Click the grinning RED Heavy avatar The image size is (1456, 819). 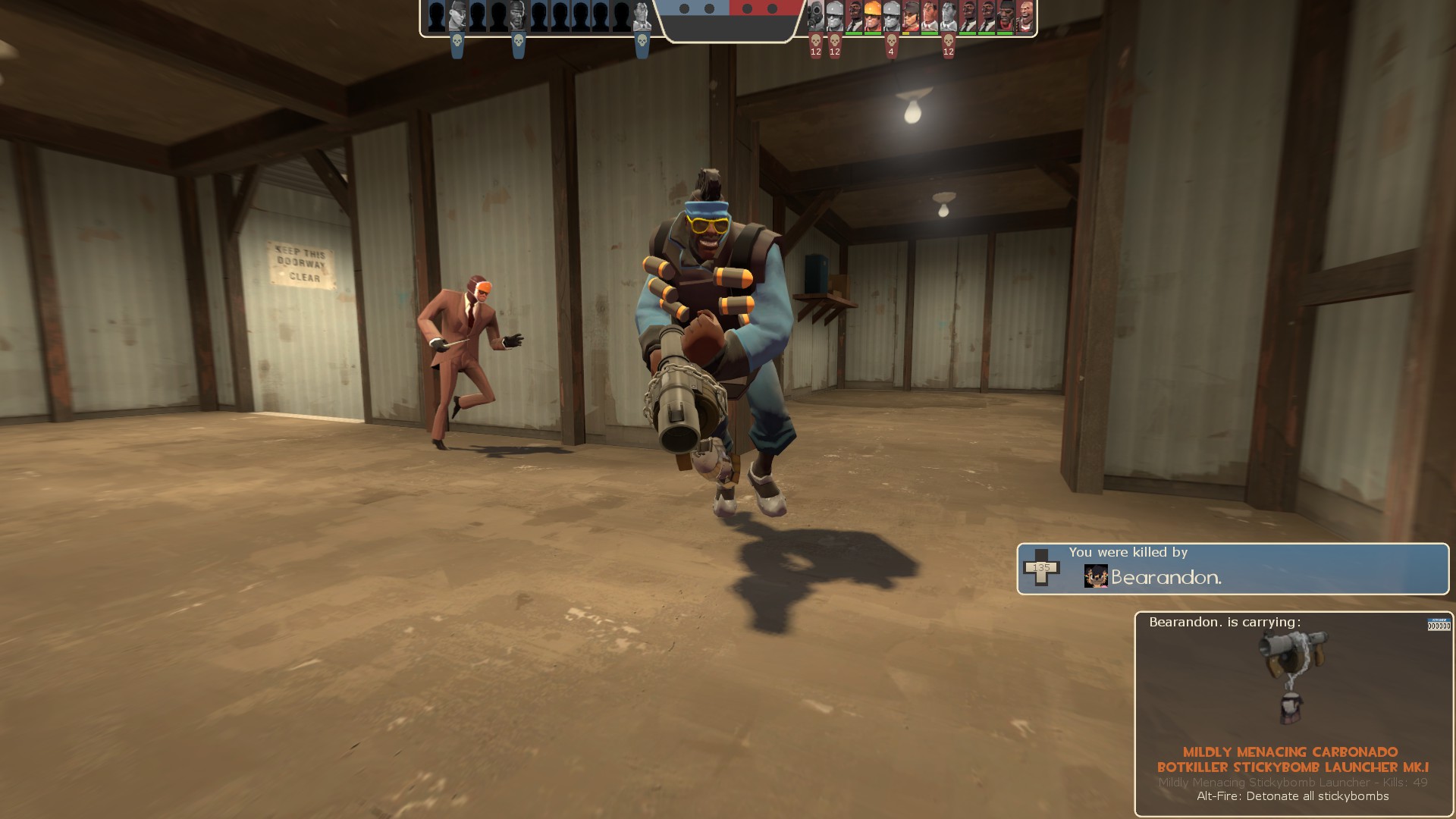tap(1025, 15)
